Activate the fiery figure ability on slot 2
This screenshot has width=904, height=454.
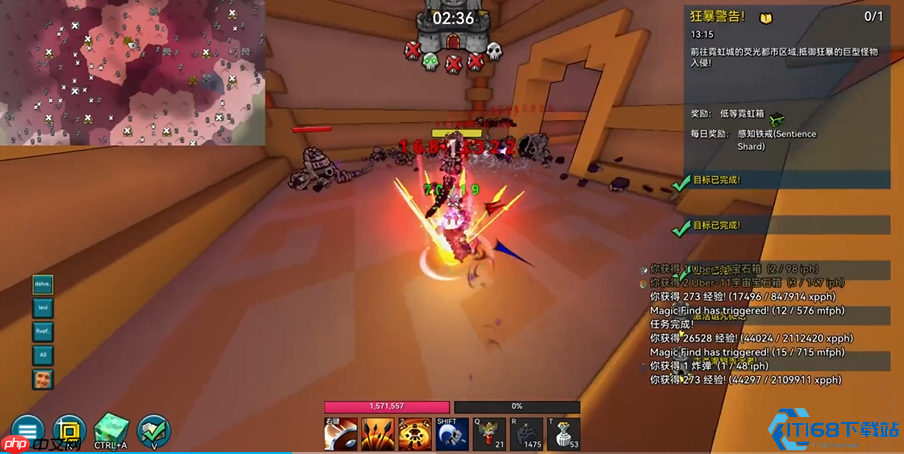pyautogui.click(x=415, y=433)
